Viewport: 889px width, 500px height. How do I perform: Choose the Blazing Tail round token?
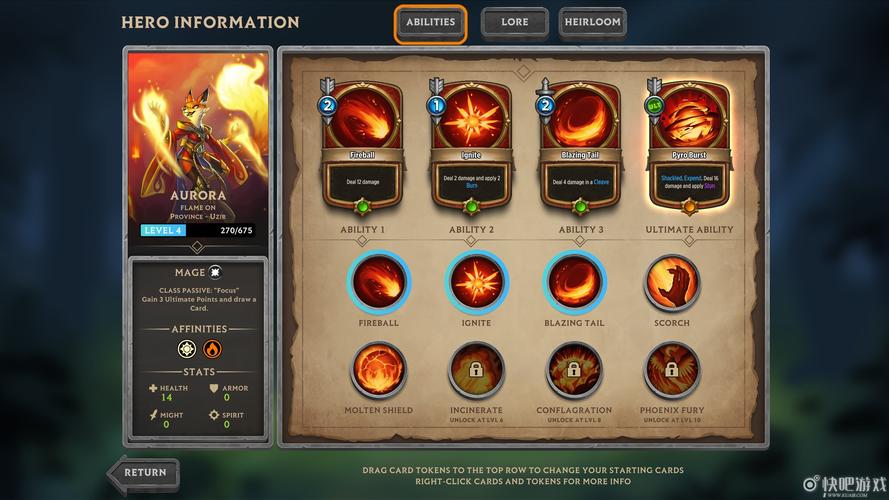click(x=574, y=281)
